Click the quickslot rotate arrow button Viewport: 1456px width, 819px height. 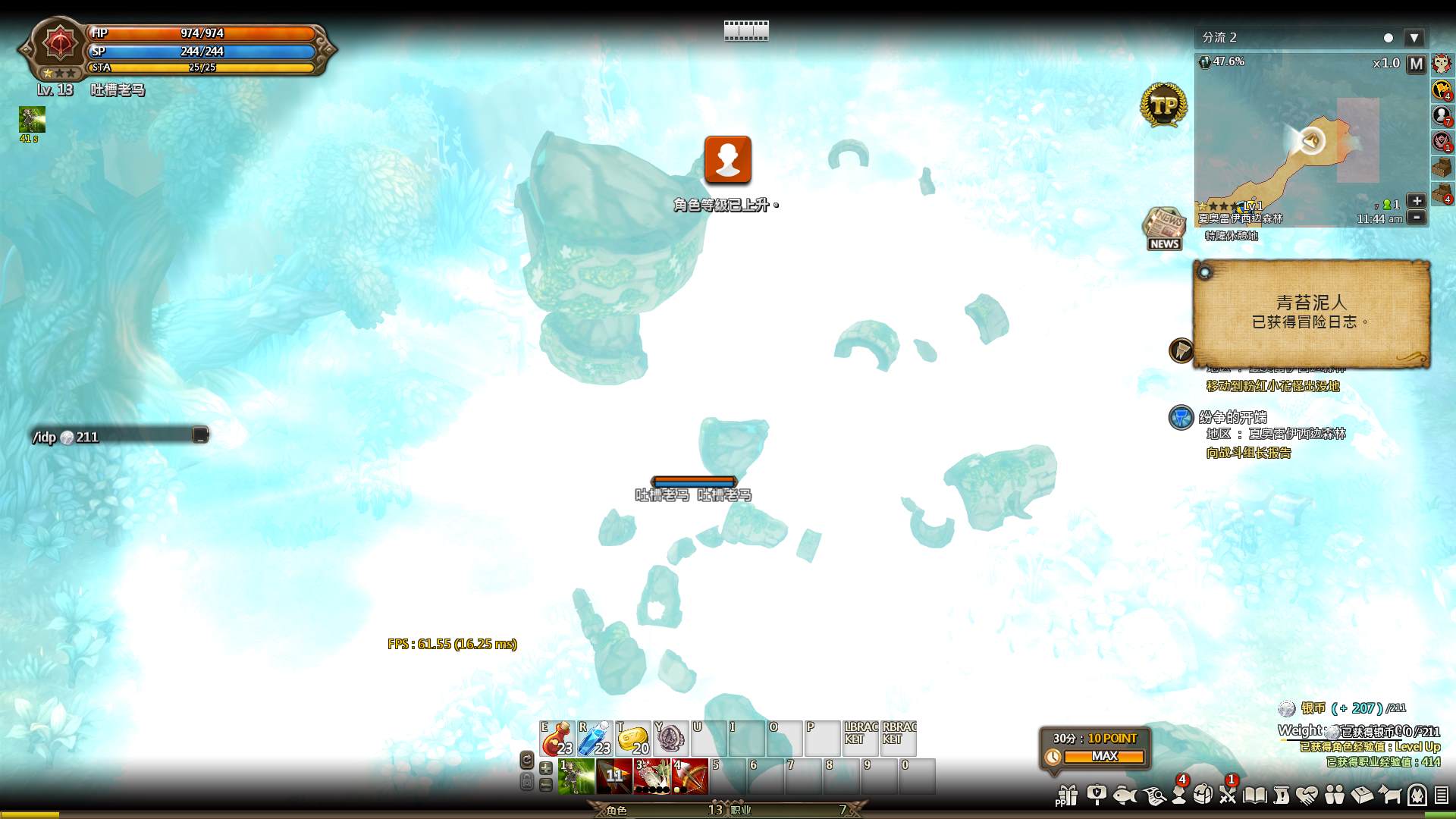(x=527, y=759)
